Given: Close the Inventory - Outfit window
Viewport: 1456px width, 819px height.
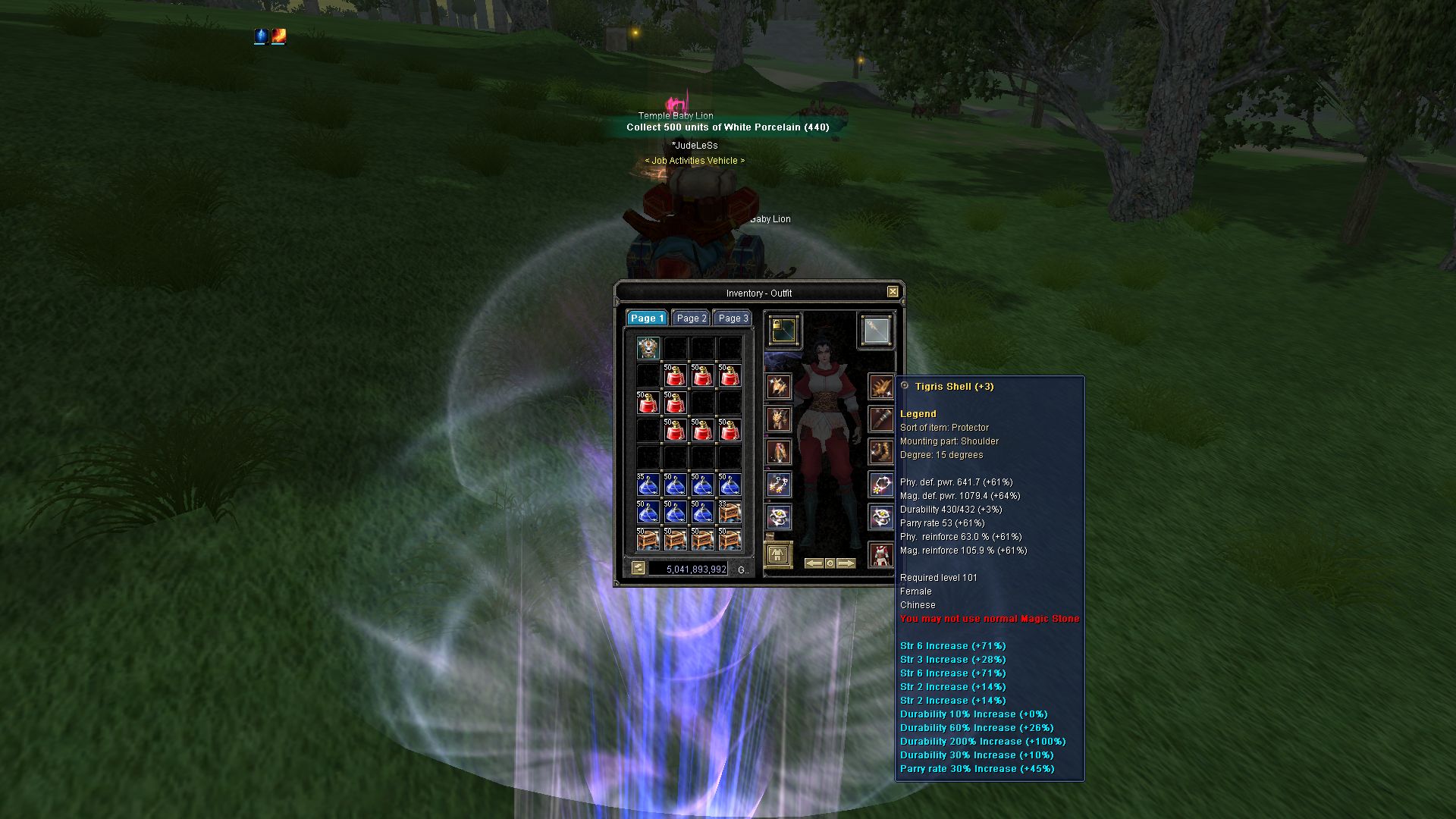Looking at the screenshot, I should click(x=893, y=292).
